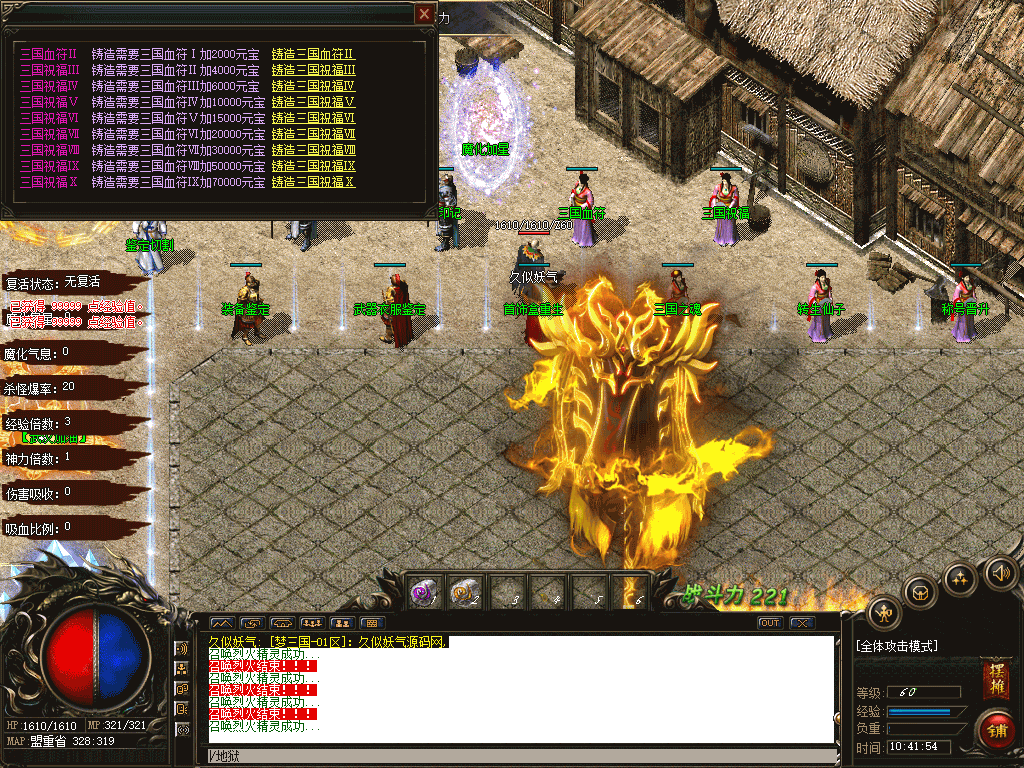Use the orange swirl item in hotbar slot 2

point(464,592)
